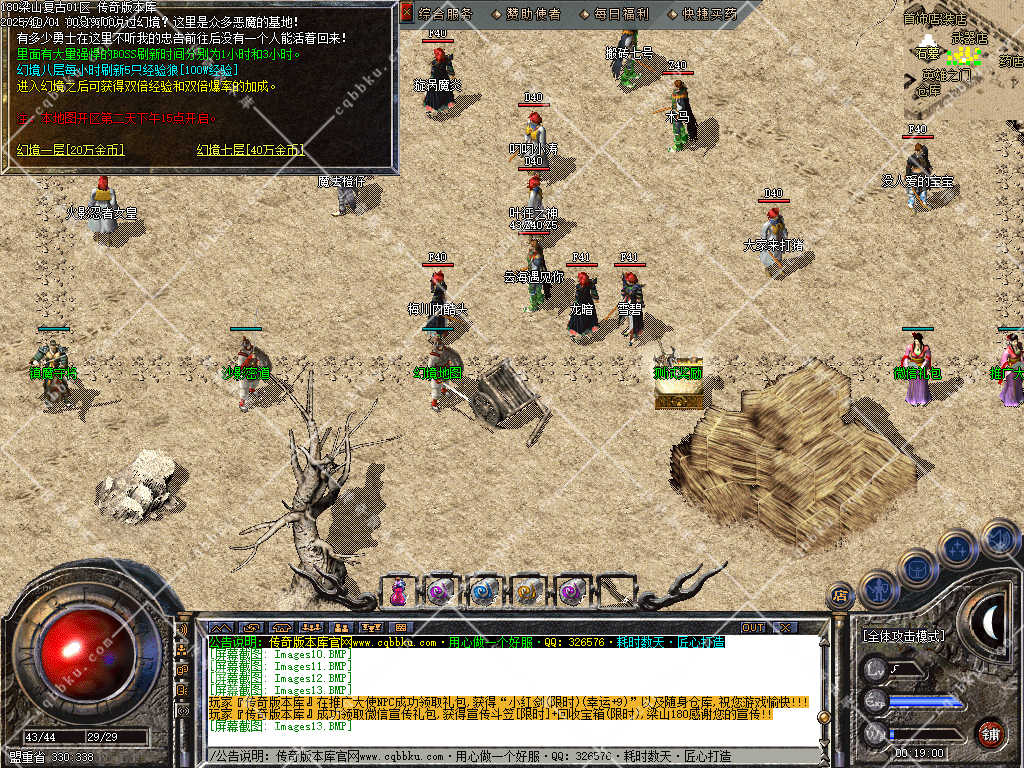Open the 快捷买药 quick potion purchase menu
This screenshot has height=768, width=1024.
(709, 14)
